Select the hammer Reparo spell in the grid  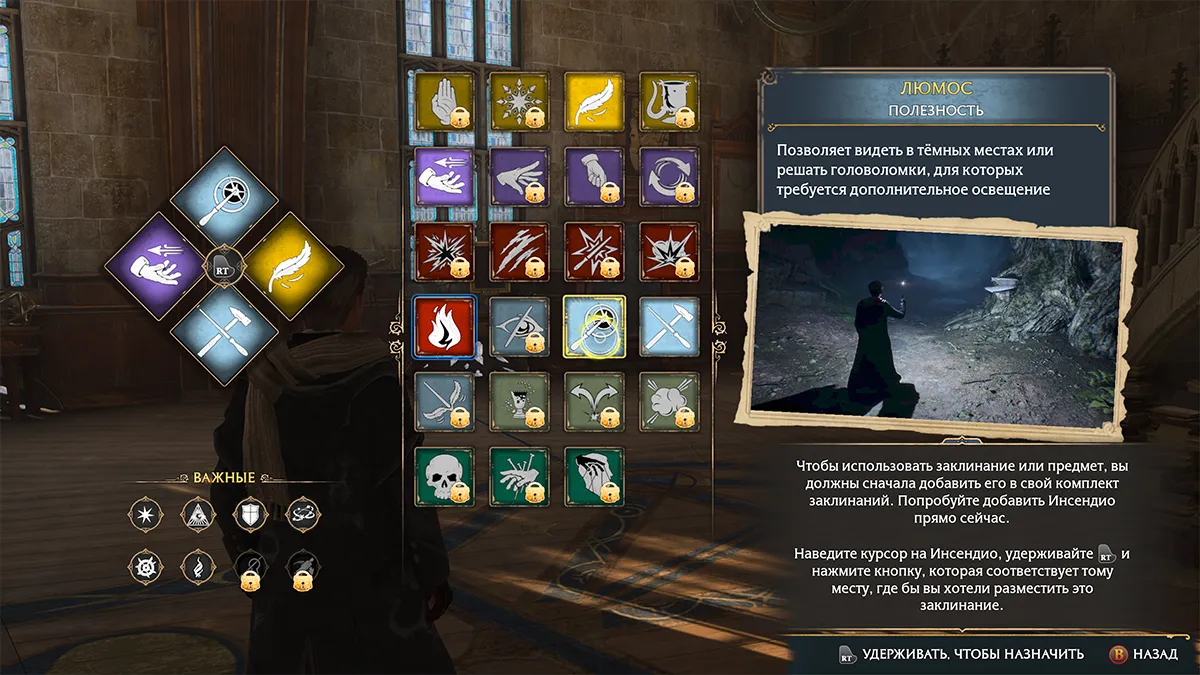pyautogui.click(x=669, y=326)
